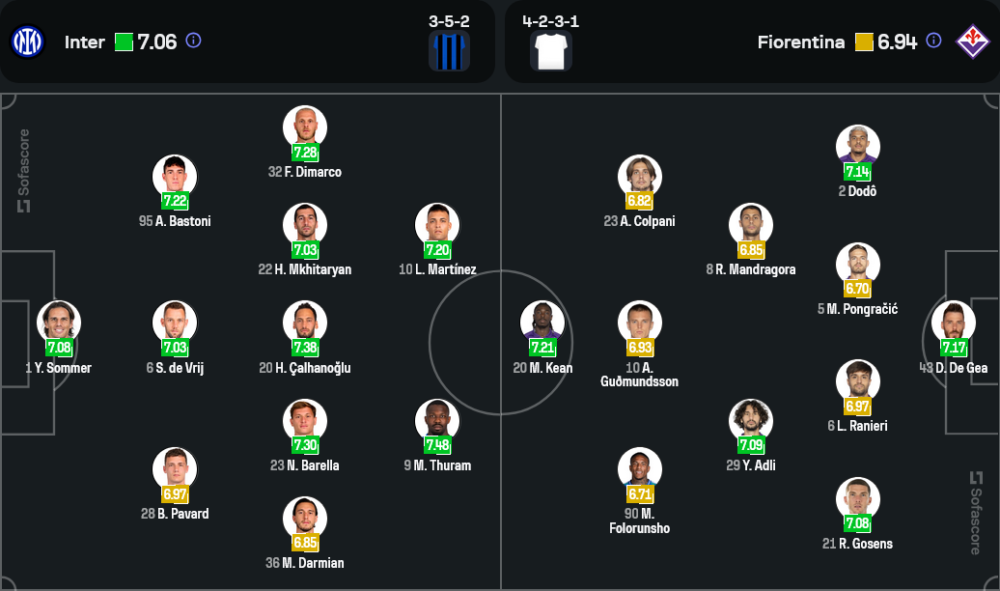Show A. Bastoni's player stats
Screen dimensions: 1000x591
point(175,177)
